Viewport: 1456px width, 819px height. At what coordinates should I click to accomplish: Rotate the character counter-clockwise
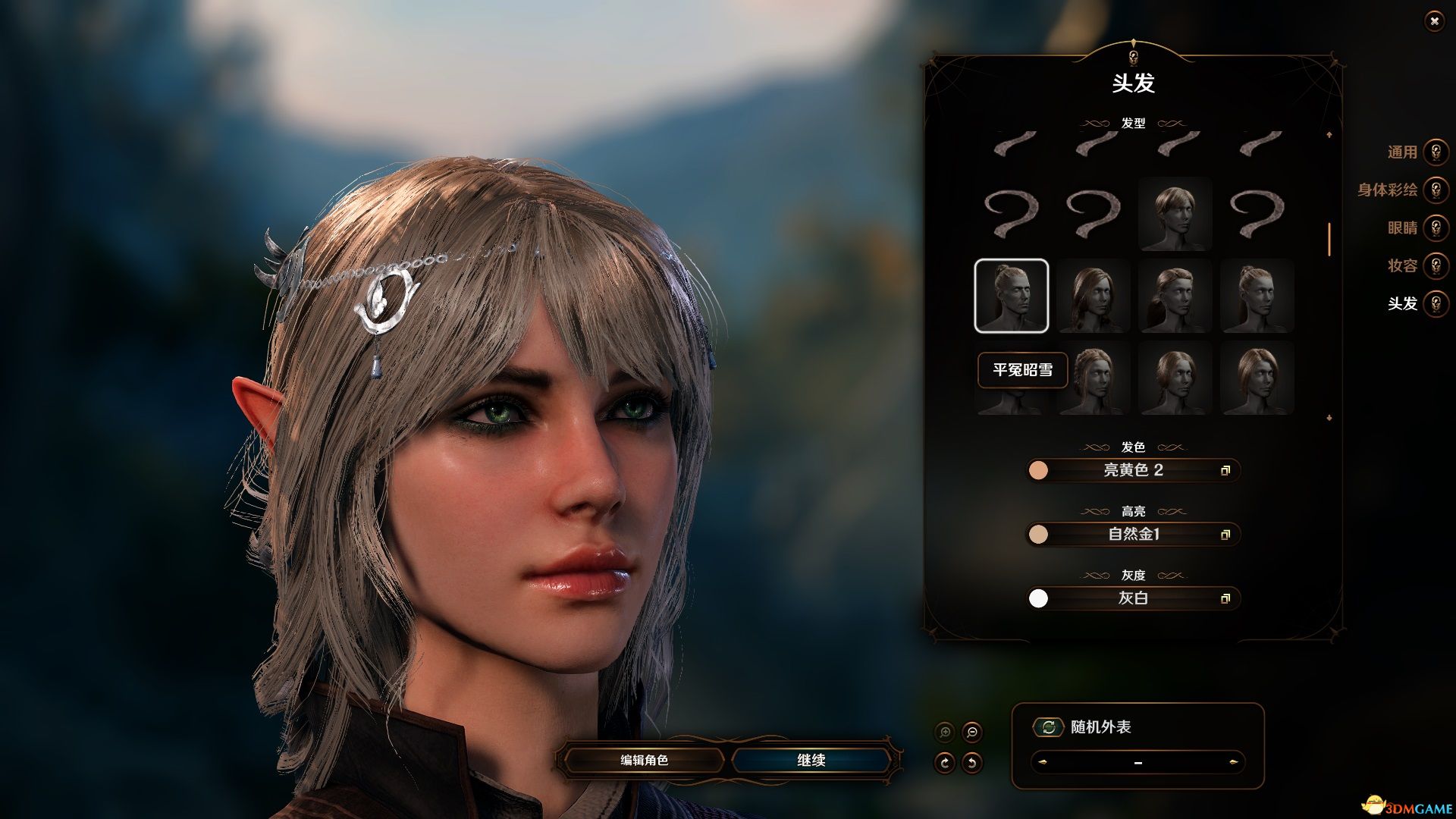pos(971,762)
